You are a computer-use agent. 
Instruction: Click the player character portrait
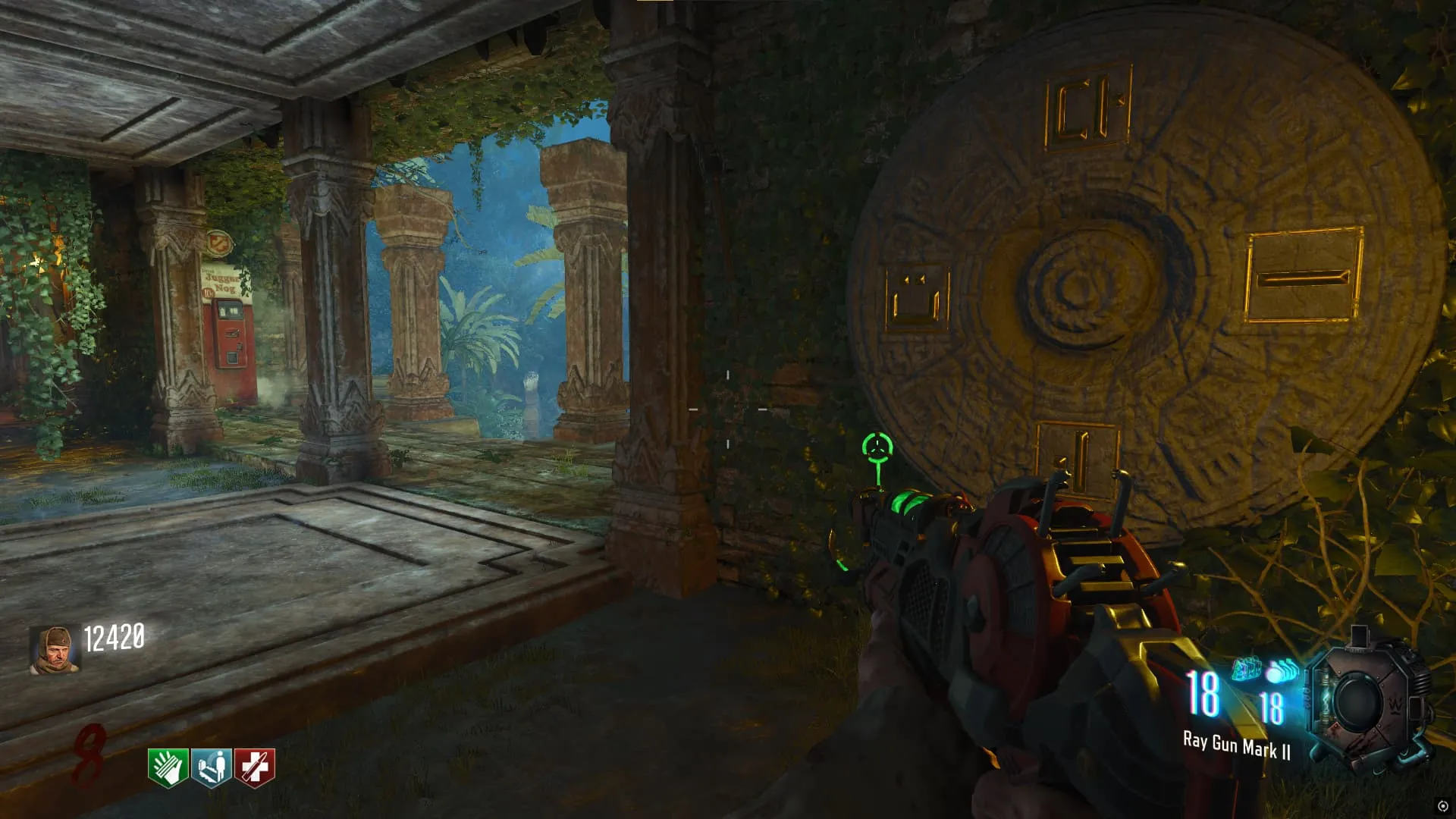click(55, 650)
